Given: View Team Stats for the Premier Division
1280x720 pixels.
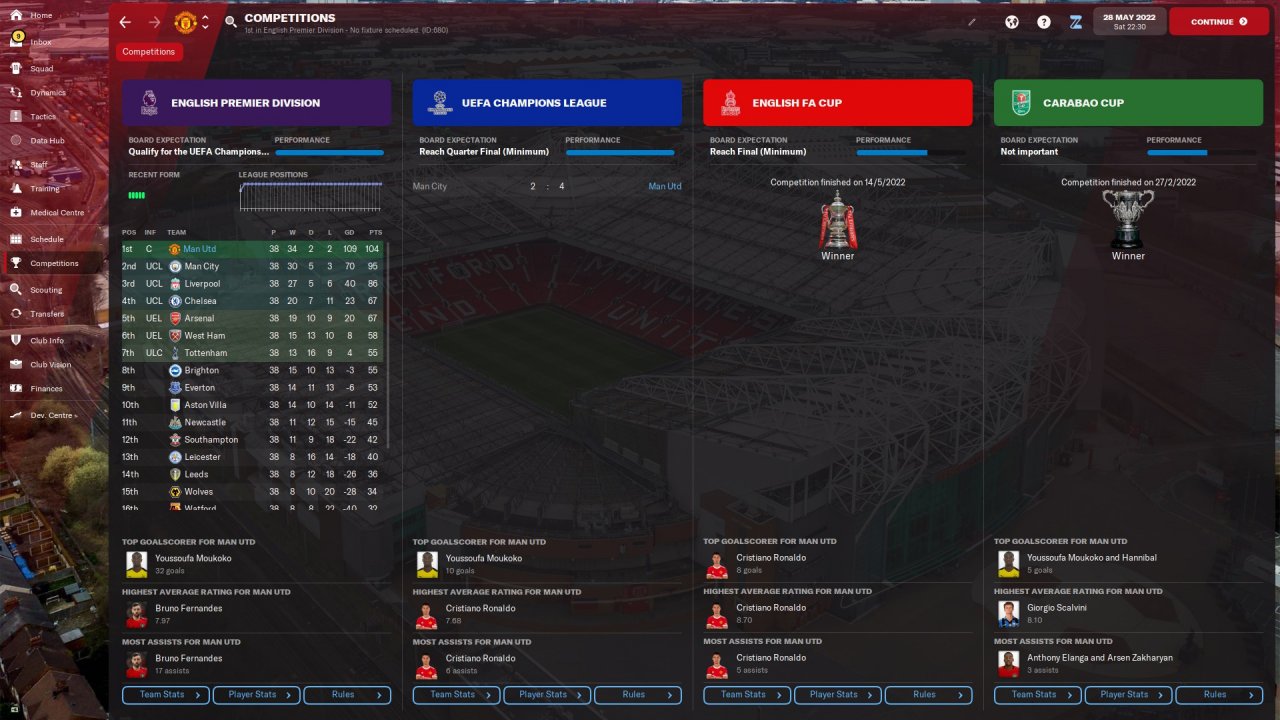Looking at the screenshot, I should 166,695.
